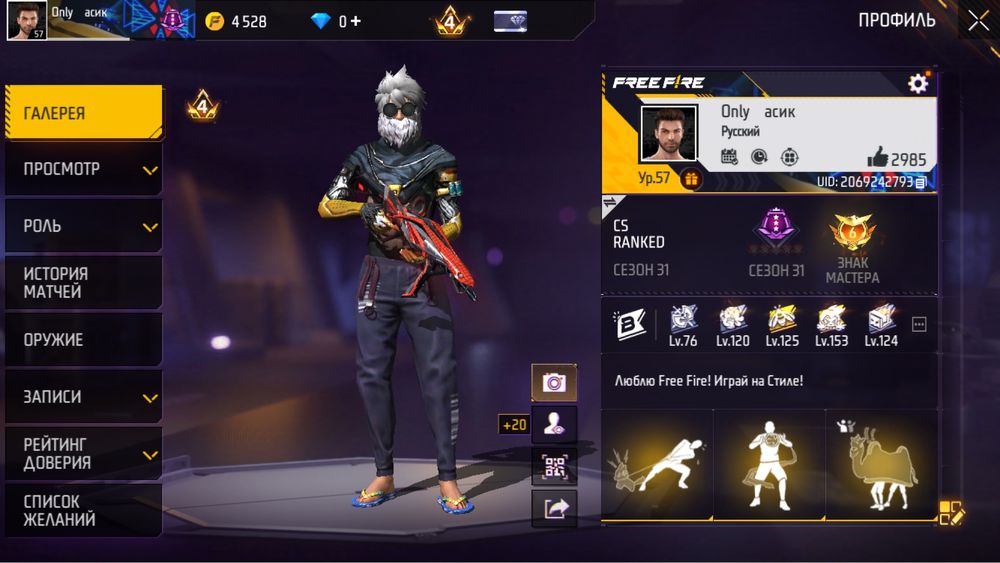Expand the Роль section

click(82, 226)
